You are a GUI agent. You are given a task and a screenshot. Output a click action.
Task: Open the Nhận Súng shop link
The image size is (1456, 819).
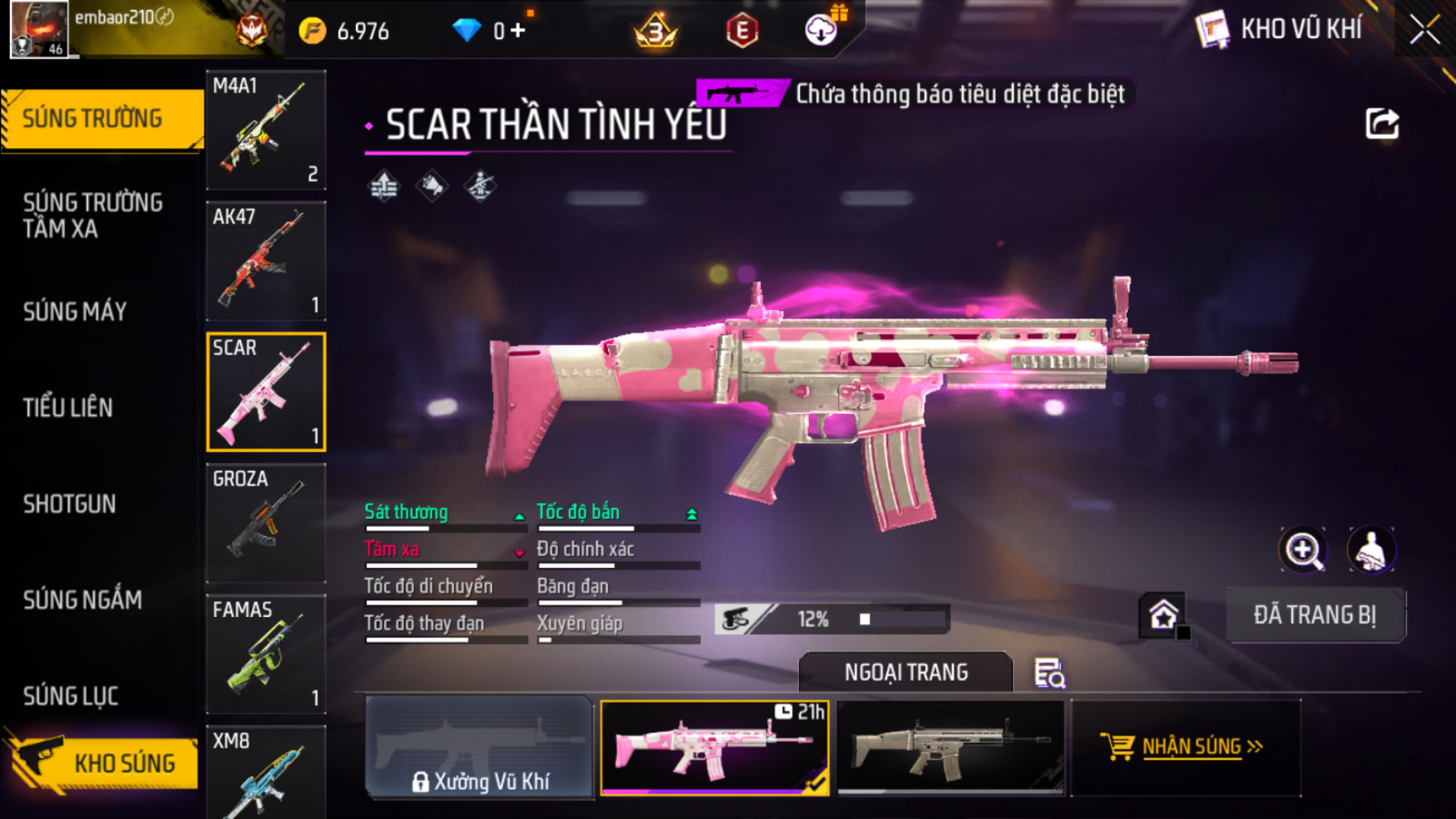click(1186, 747)
